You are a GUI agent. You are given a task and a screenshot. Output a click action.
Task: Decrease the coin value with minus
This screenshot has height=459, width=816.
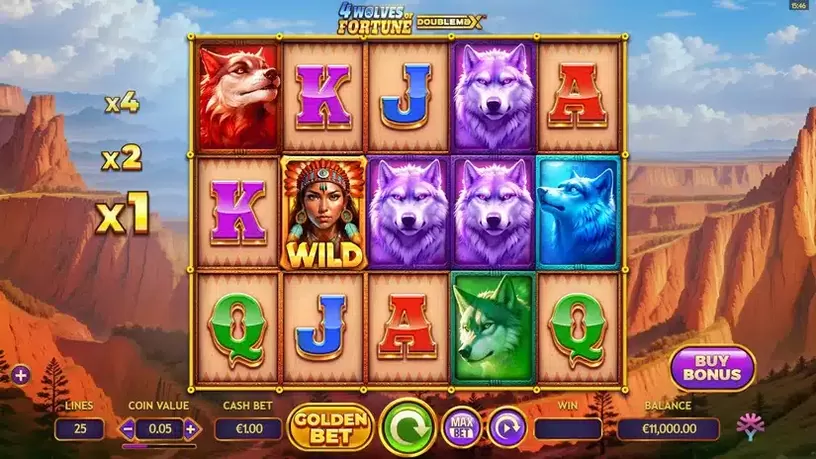tap(129, 429)
